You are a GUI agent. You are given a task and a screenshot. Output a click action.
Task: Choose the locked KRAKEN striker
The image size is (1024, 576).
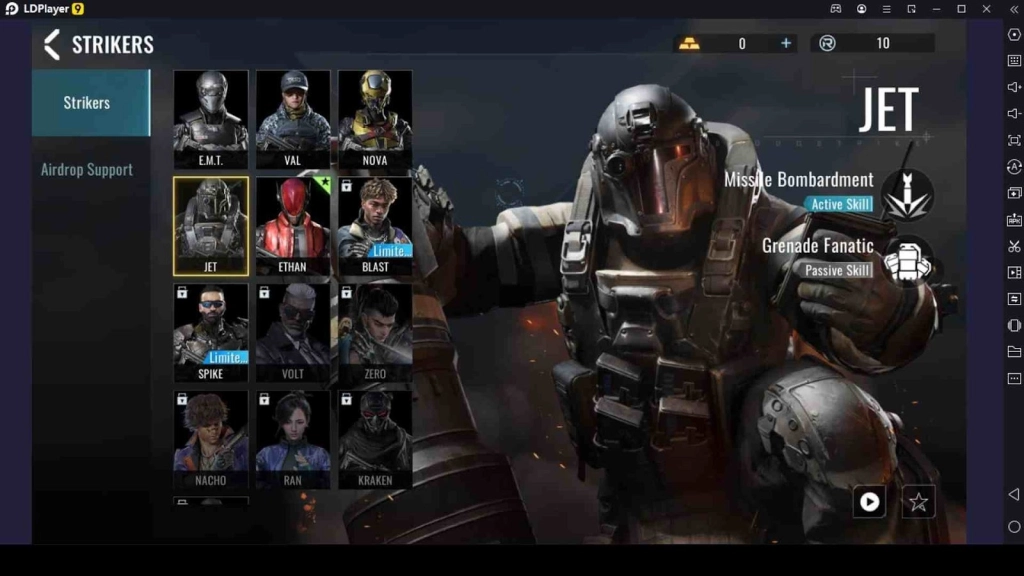pos(375,438)
